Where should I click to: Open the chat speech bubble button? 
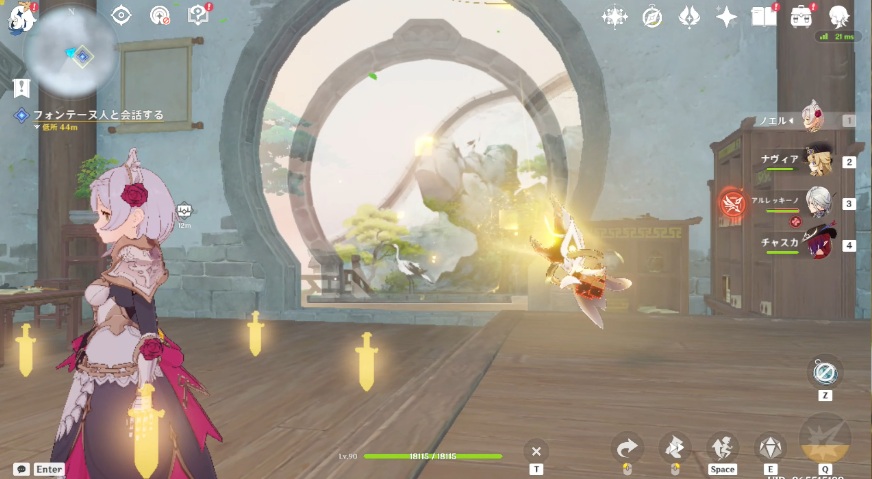tap(21, 469)
